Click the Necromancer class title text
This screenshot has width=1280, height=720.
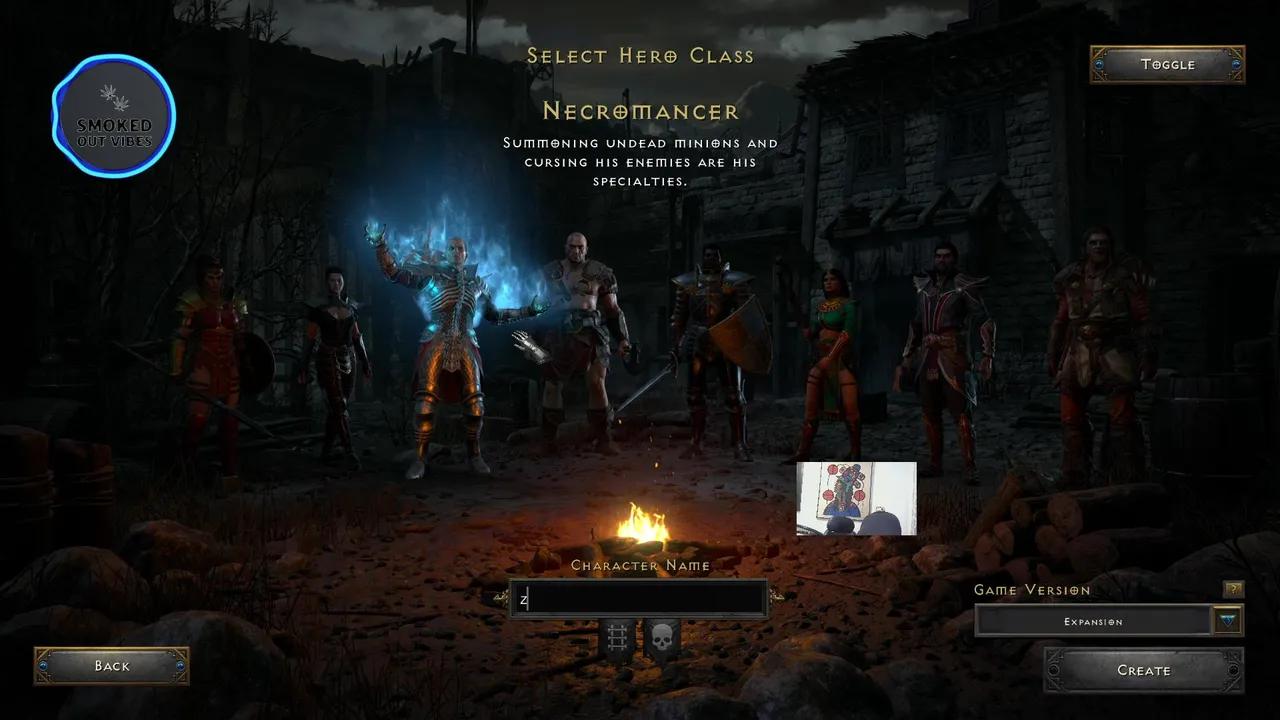coord(640,112)
